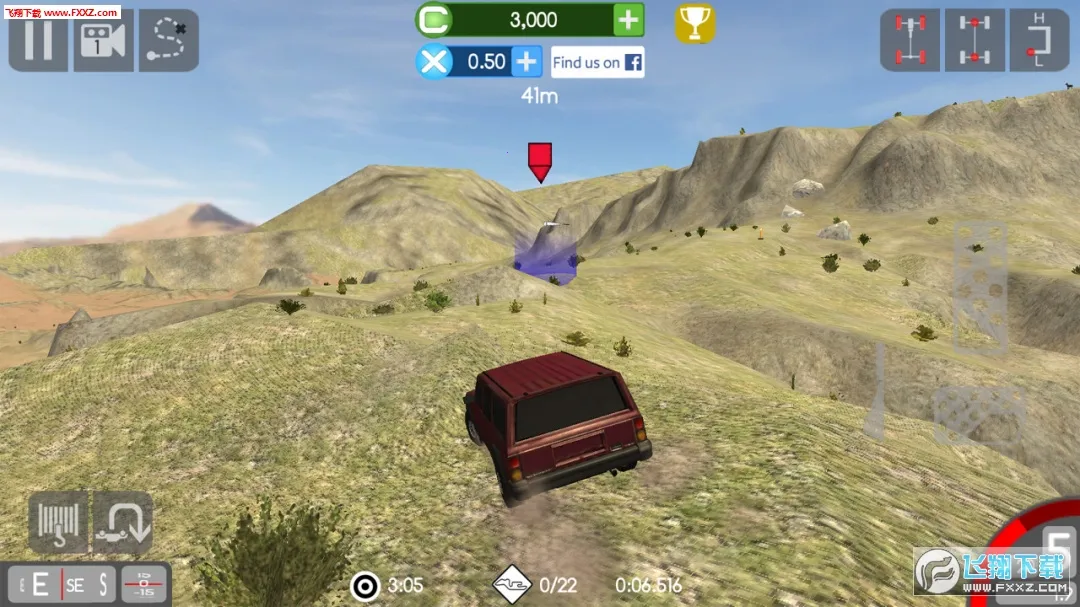
Task: Open the gold trophy achievements
Action: [695, 22]
